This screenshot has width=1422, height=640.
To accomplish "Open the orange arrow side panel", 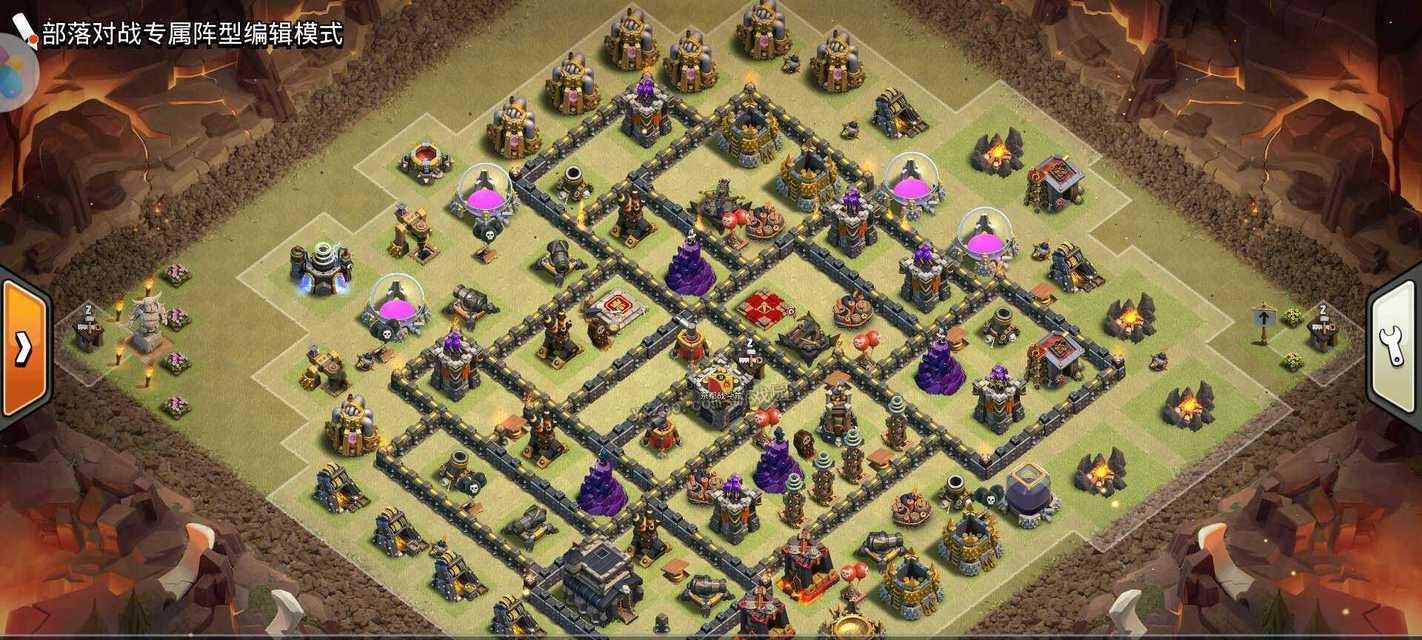I will [22, 347].
